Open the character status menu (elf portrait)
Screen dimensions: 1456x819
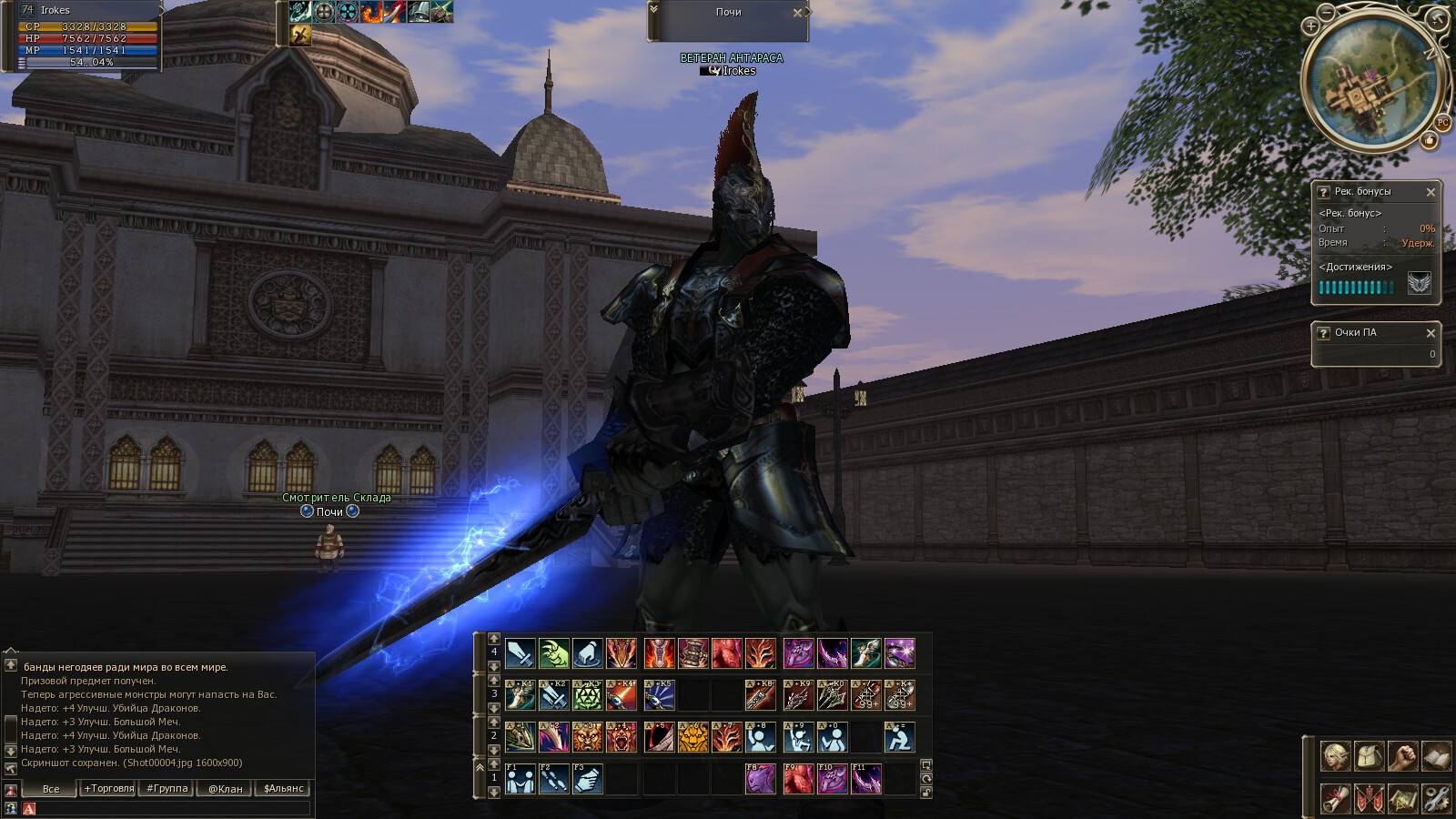tap(1335, 756)
